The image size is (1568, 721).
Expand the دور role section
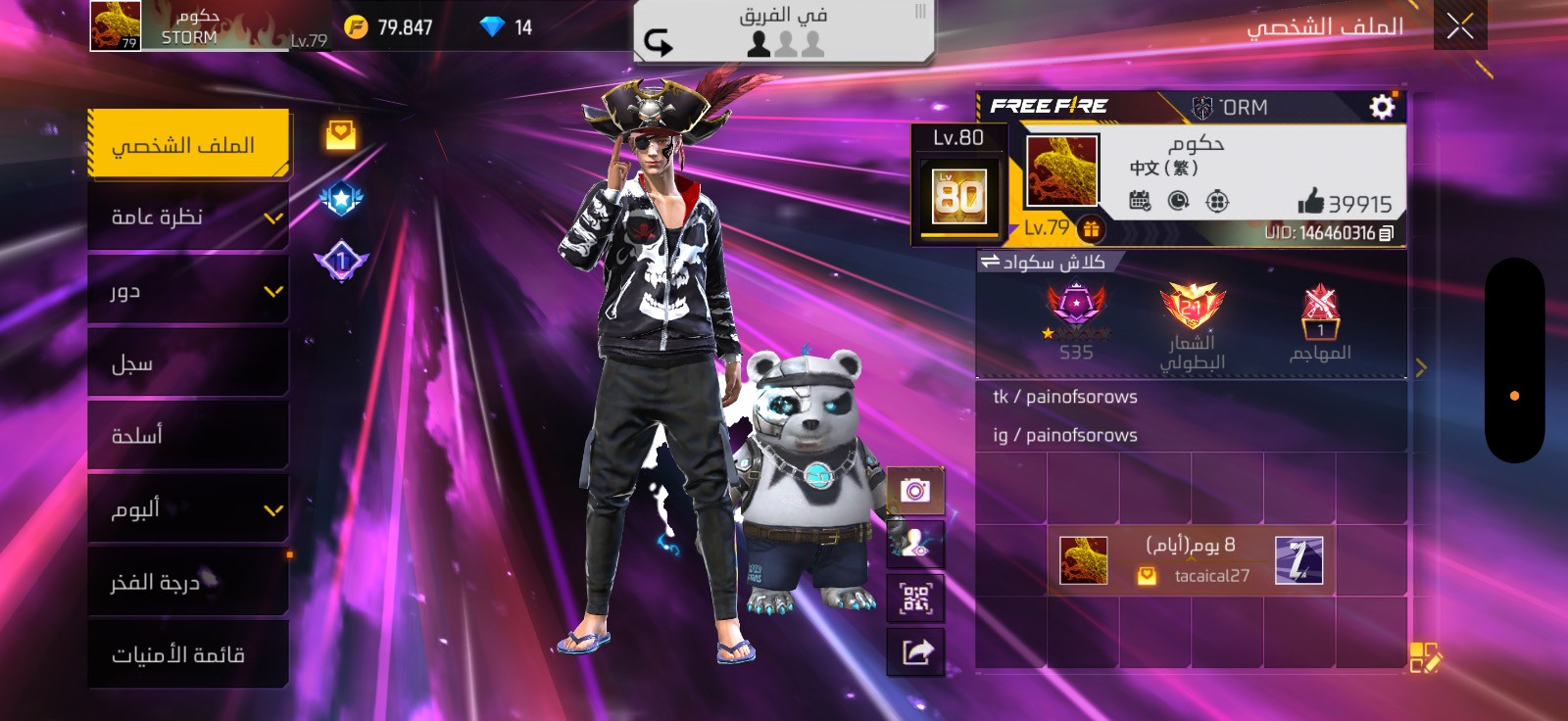point(187,290)
